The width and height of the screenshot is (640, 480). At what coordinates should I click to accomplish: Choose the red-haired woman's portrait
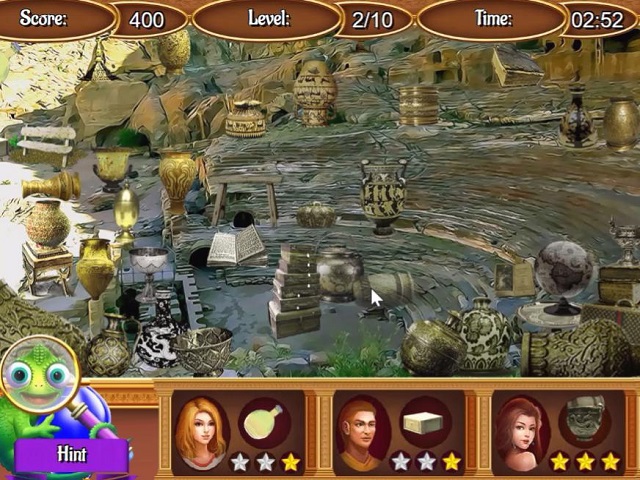(521, 430)
